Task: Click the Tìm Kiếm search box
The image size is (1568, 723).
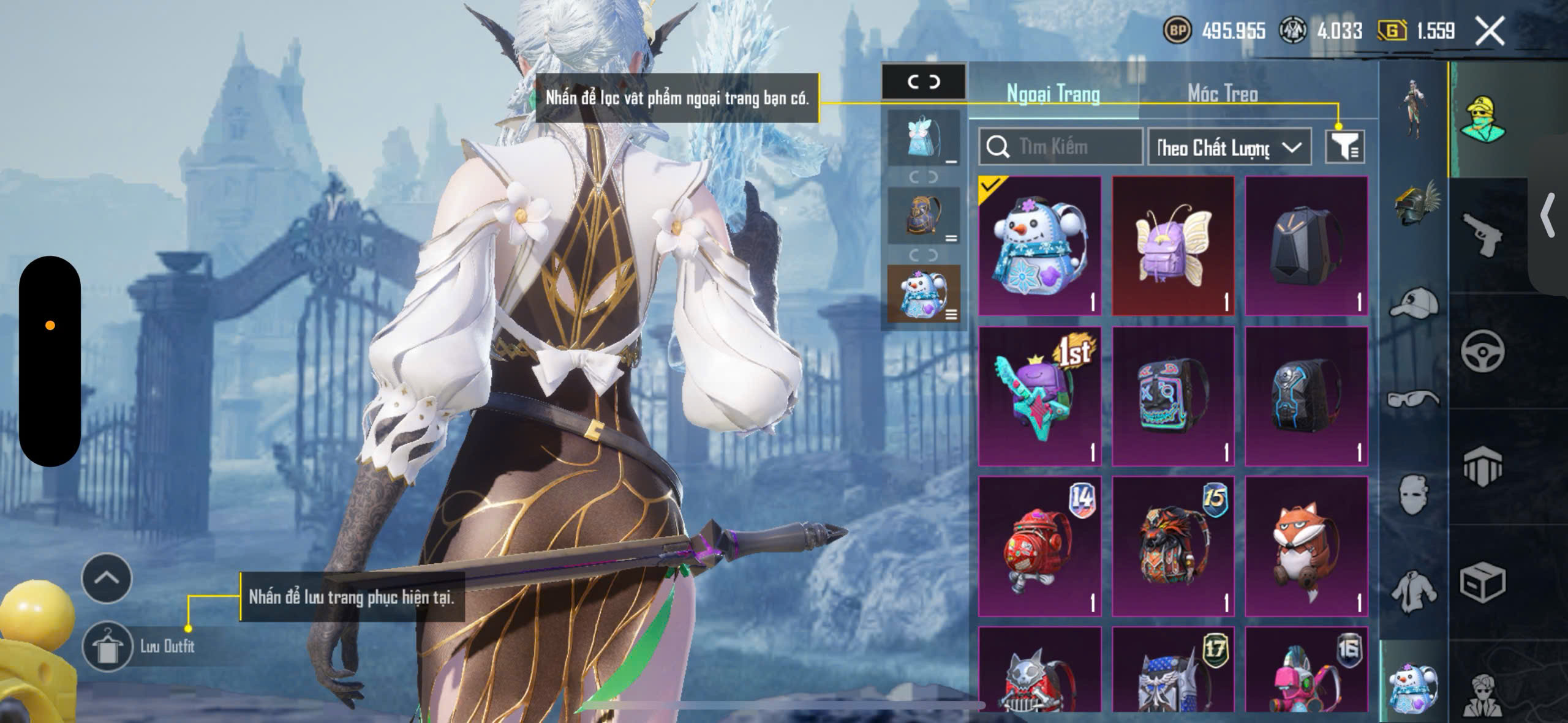Action: pyautogui.click(x=1061, y=147)
